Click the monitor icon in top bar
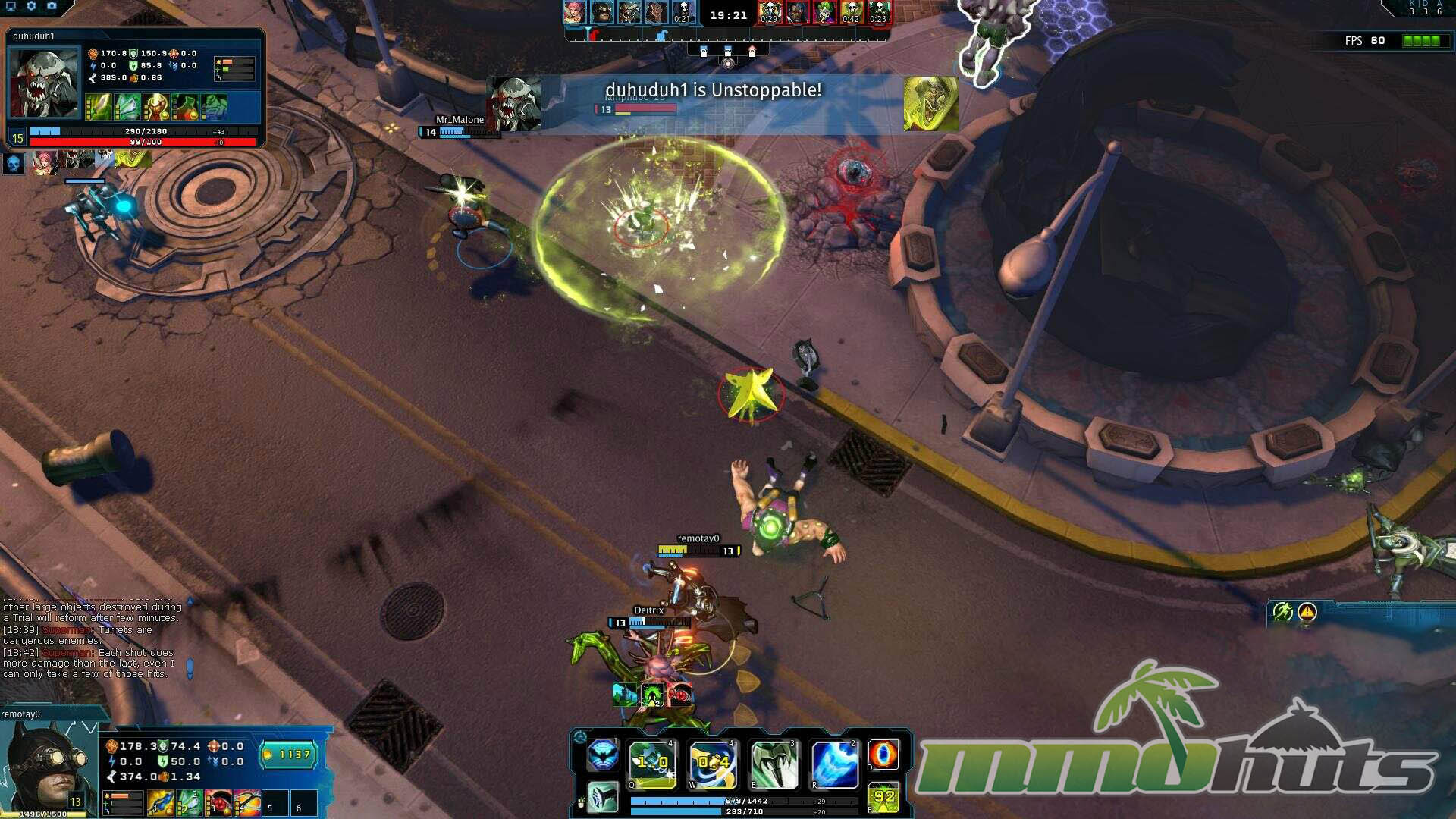The image size is (1456, 819). (x=11, y=6)
